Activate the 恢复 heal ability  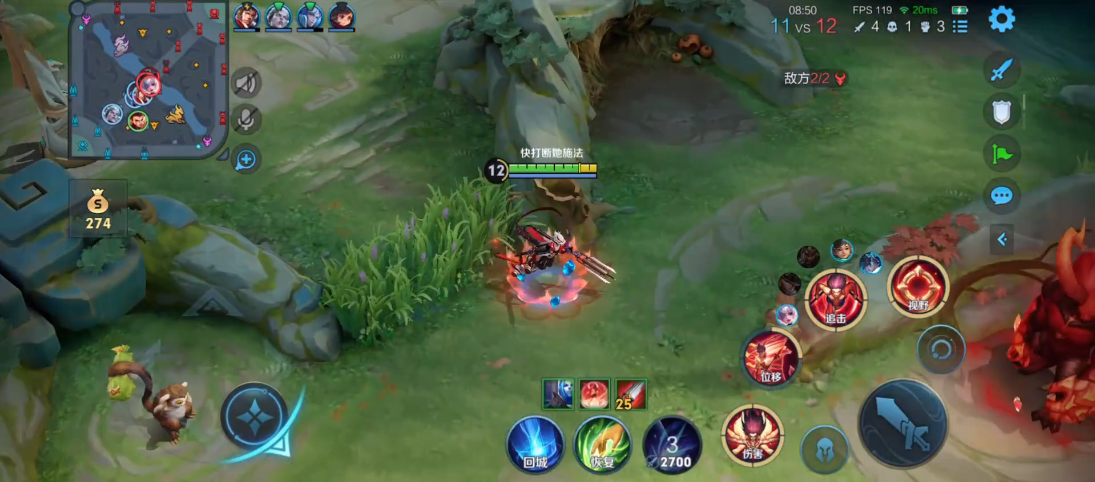pos(603,444)
